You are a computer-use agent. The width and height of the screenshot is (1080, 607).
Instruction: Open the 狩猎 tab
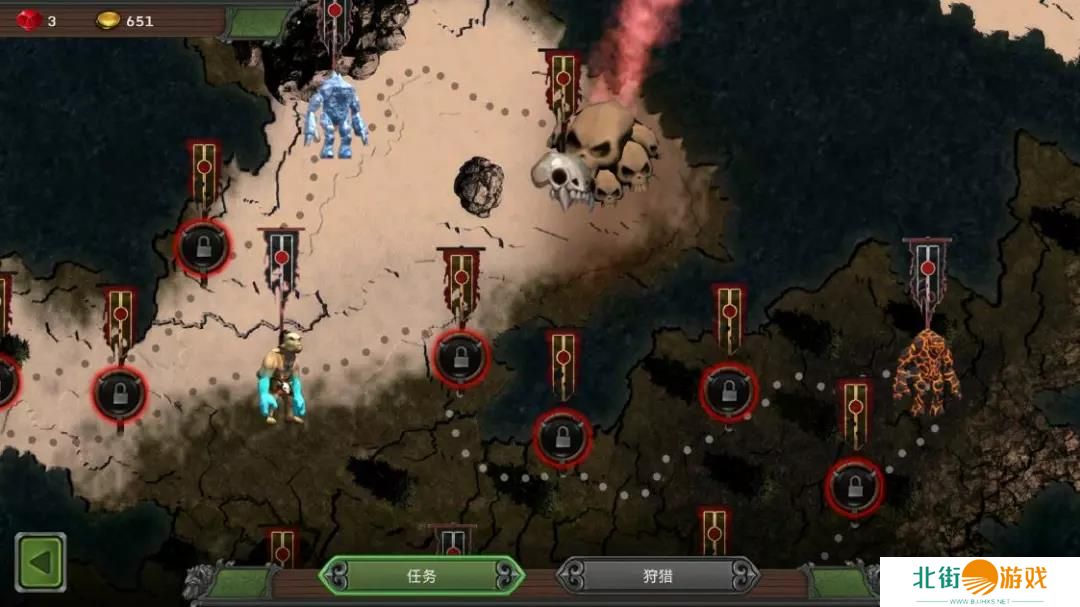657,576
